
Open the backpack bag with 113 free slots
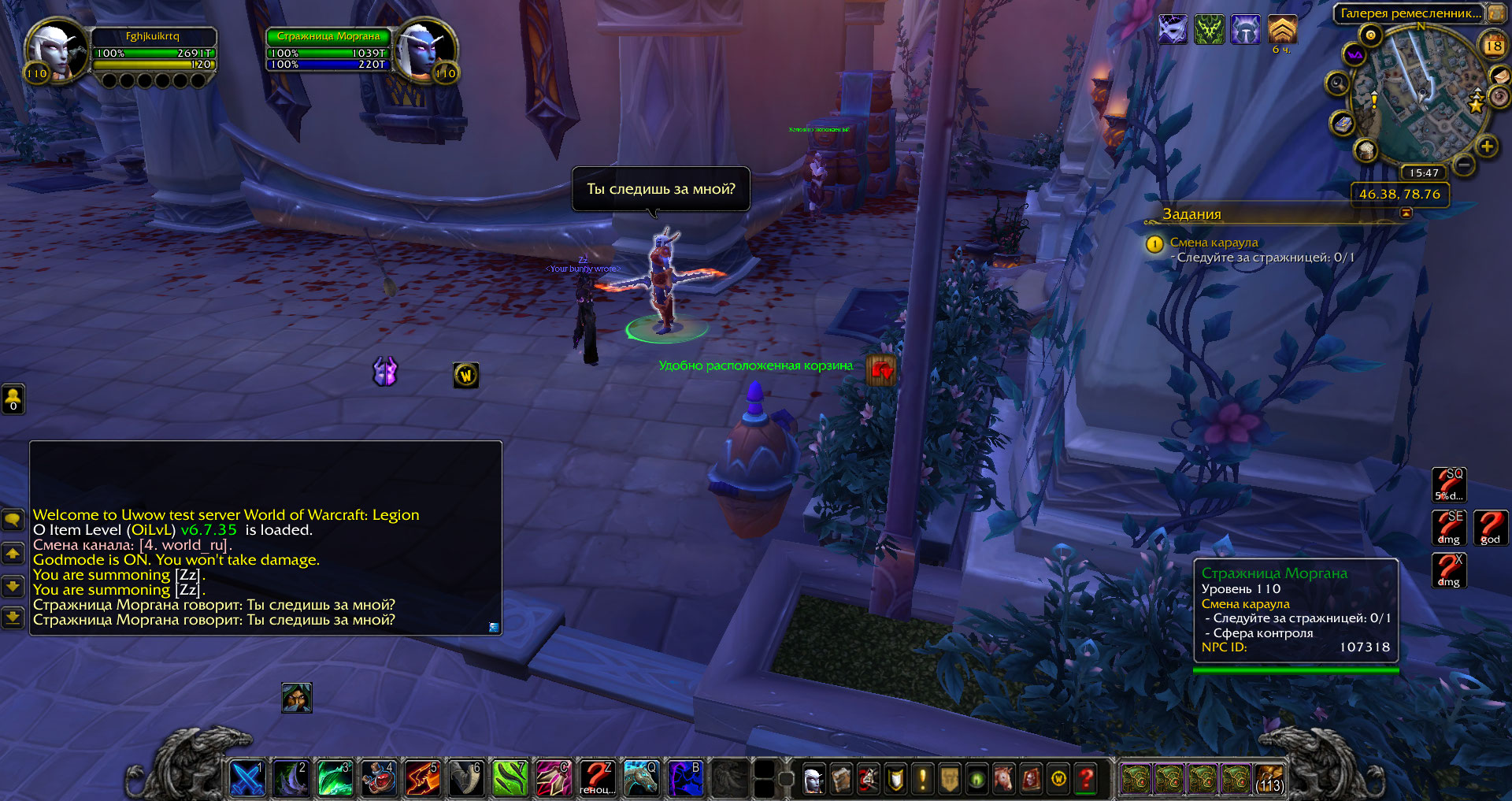point(1269,779)
